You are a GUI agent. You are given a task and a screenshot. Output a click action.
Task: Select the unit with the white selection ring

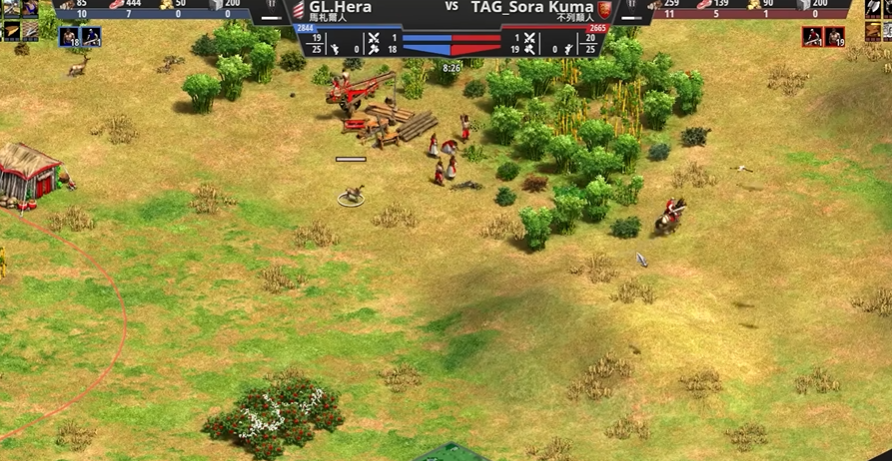coord(351,195)
